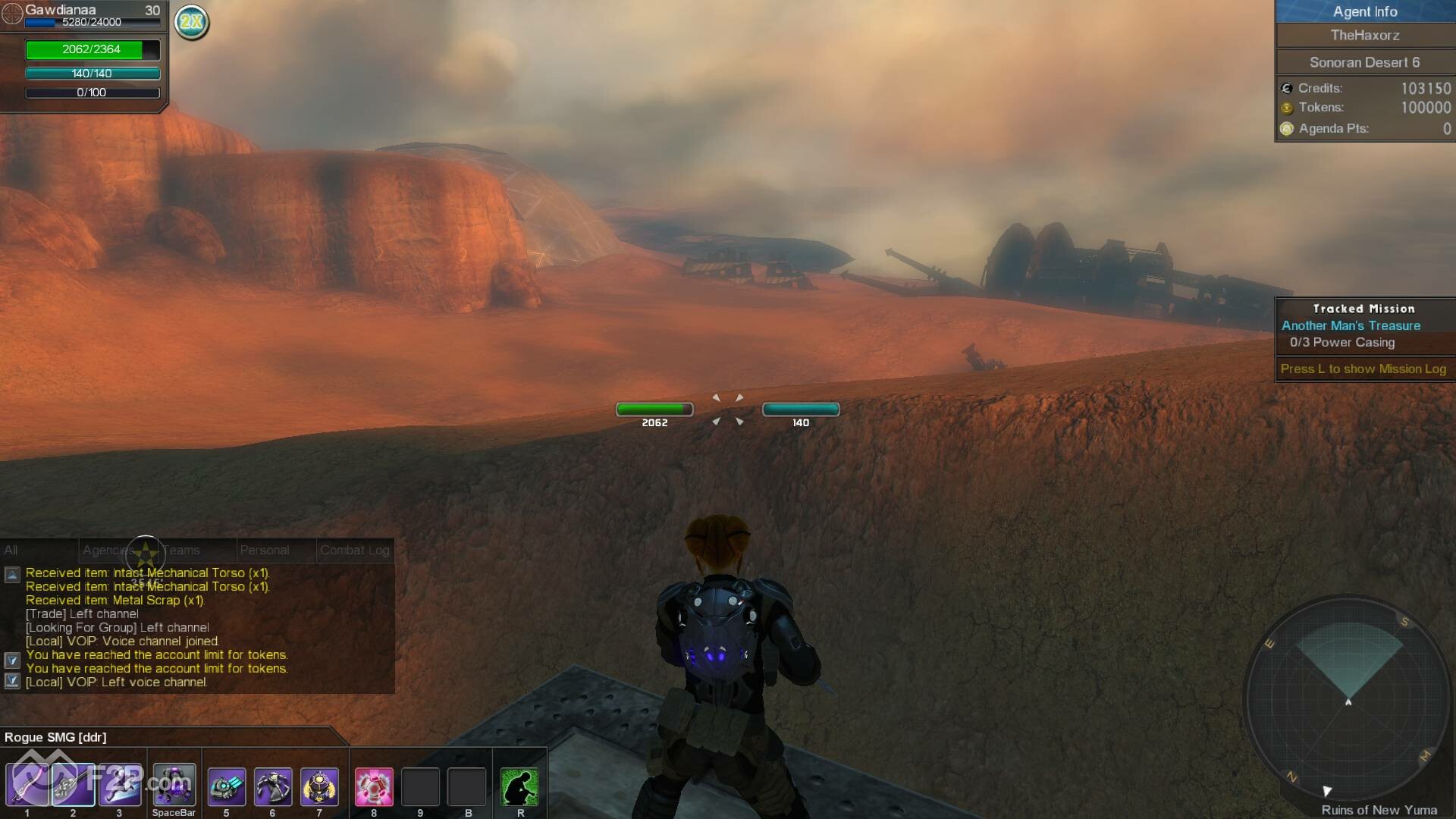The width and height of the screenshot is (1456, 819).
Task: Equip the Rogue SMG in slot 2
Action: (74, 785)
